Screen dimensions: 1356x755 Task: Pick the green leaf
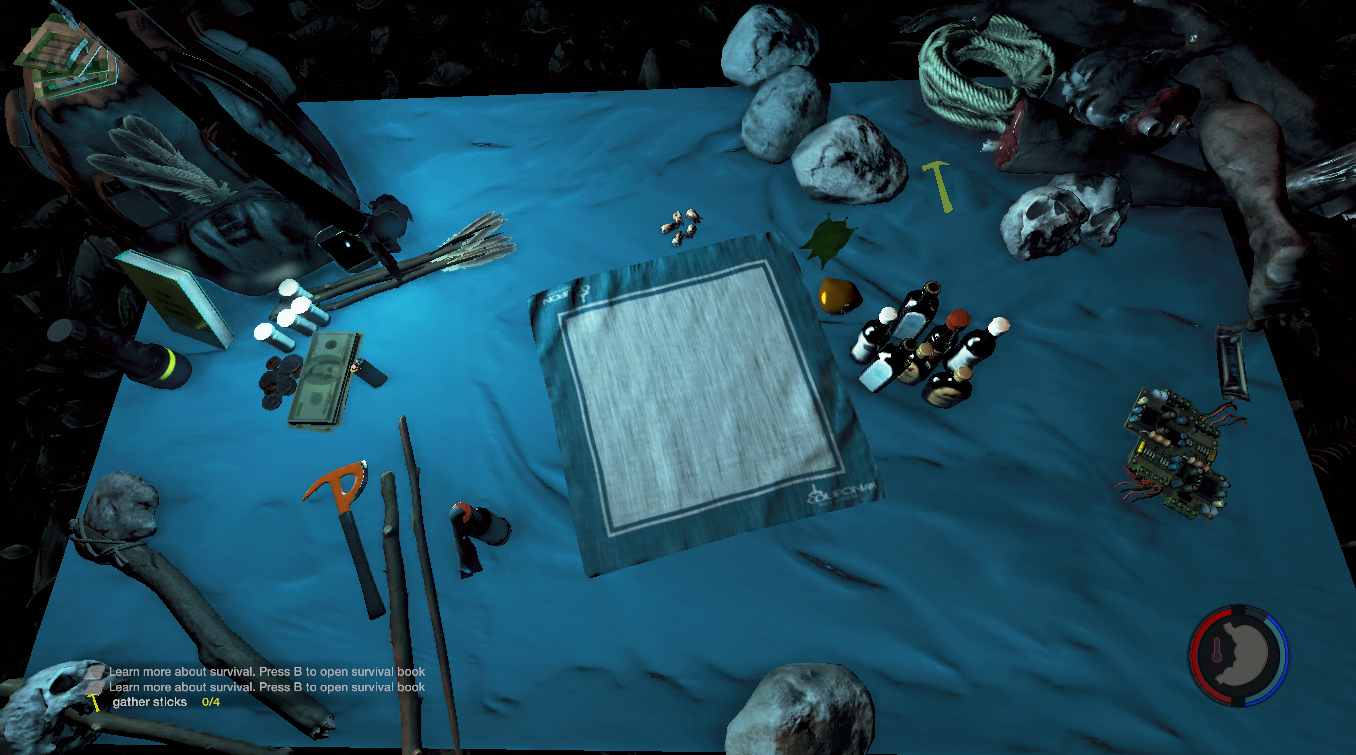(827, 242)
